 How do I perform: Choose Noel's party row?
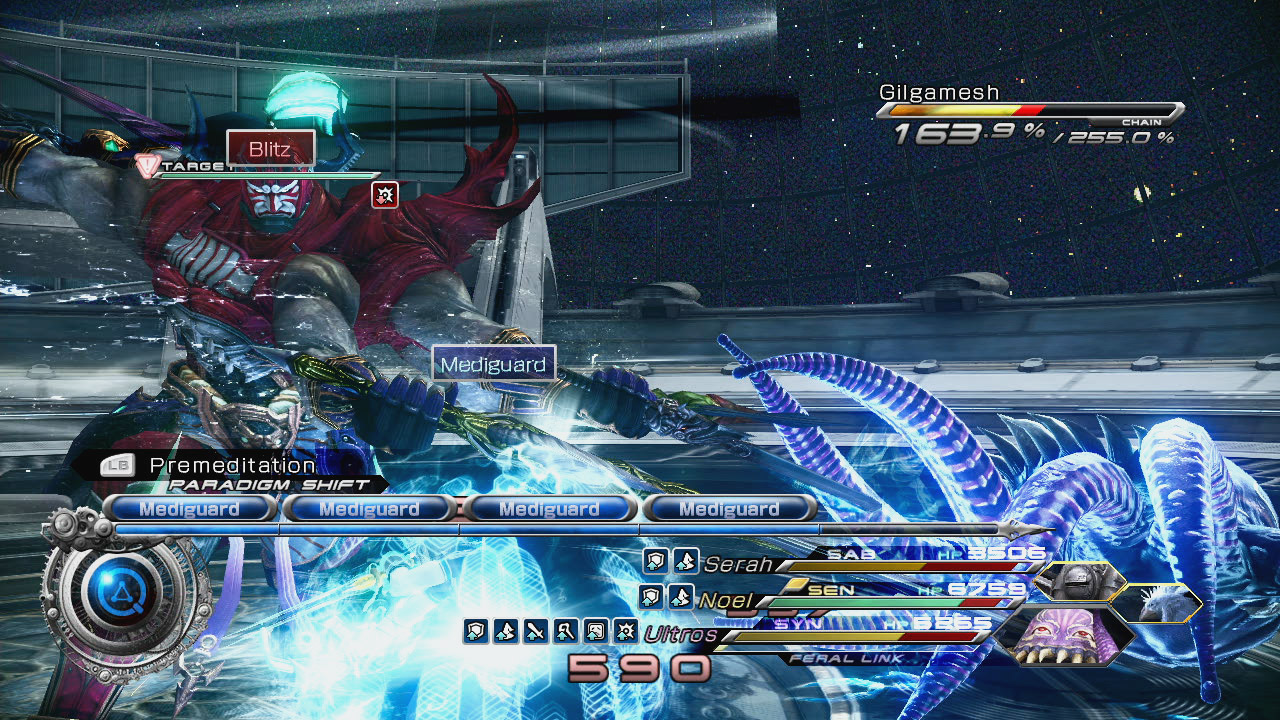[727, 600]
